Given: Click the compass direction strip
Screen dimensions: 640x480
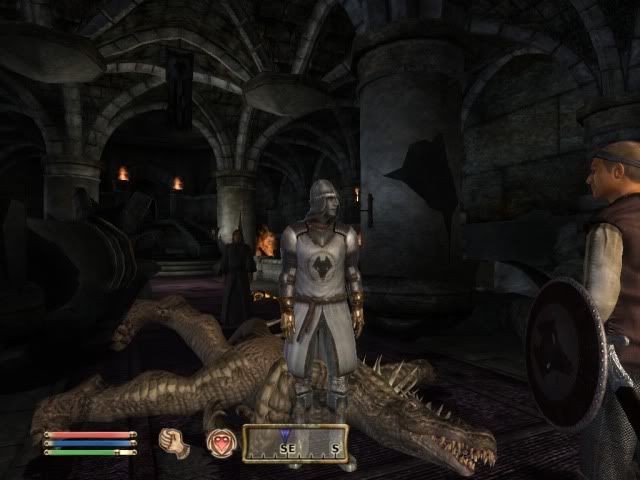Looking at the screenshot, I should tap(296, 444).
